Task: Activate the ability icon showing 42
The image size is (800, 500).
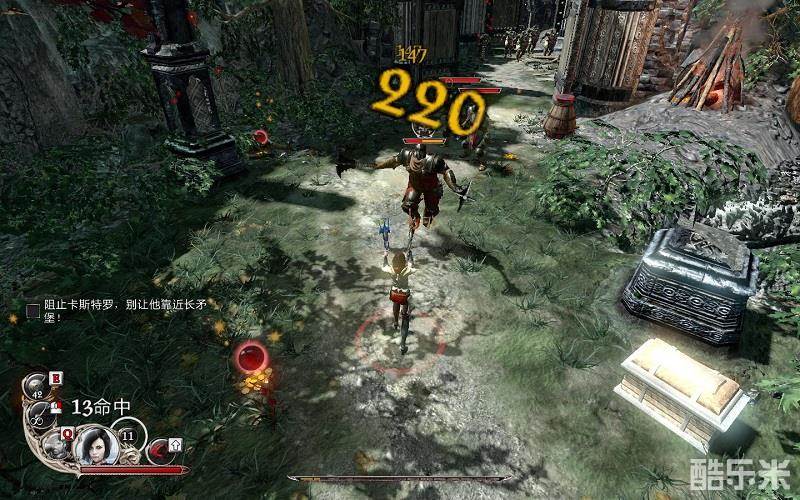Action: tap(37, 383)
